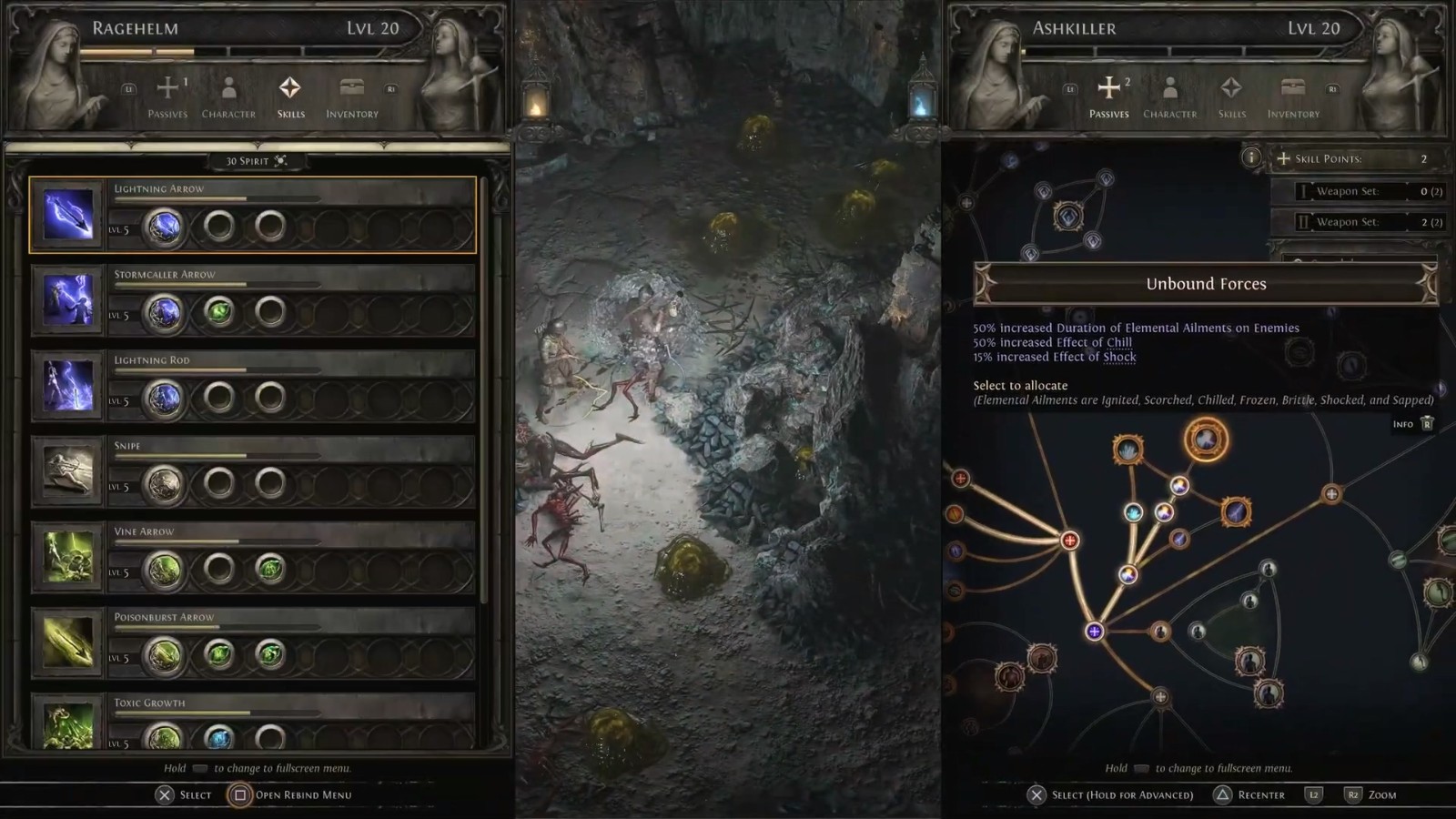Select the Lightning Arrow skill icon
The width and height of the screenshot is (1456, 819).
(68, 215)
